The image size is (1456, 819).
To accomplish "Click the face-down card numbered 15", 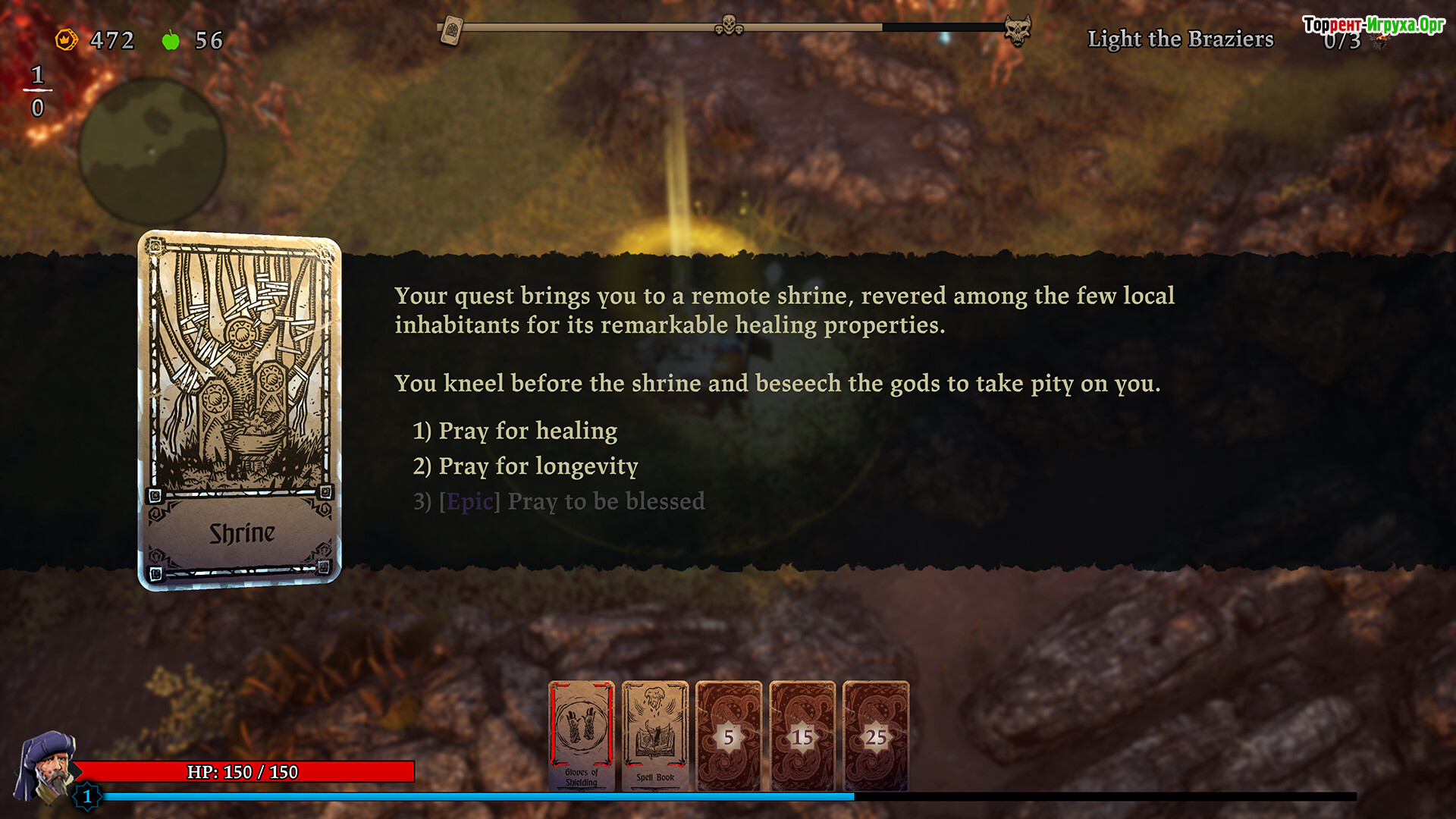I will (x=802, y=736).
